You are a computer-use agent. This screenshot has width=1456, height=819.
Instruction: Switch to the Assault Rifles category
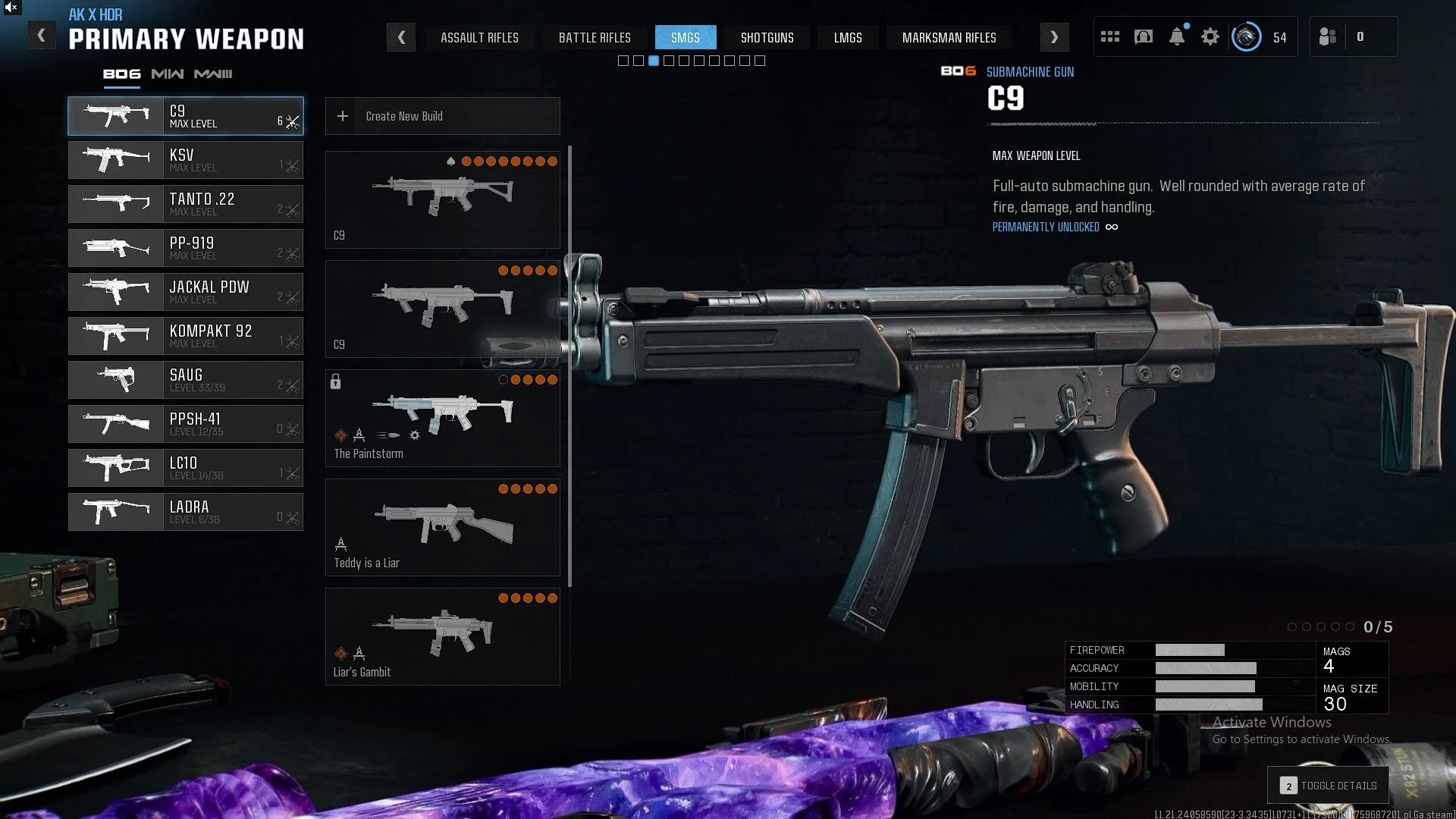[x=479, y=37]
